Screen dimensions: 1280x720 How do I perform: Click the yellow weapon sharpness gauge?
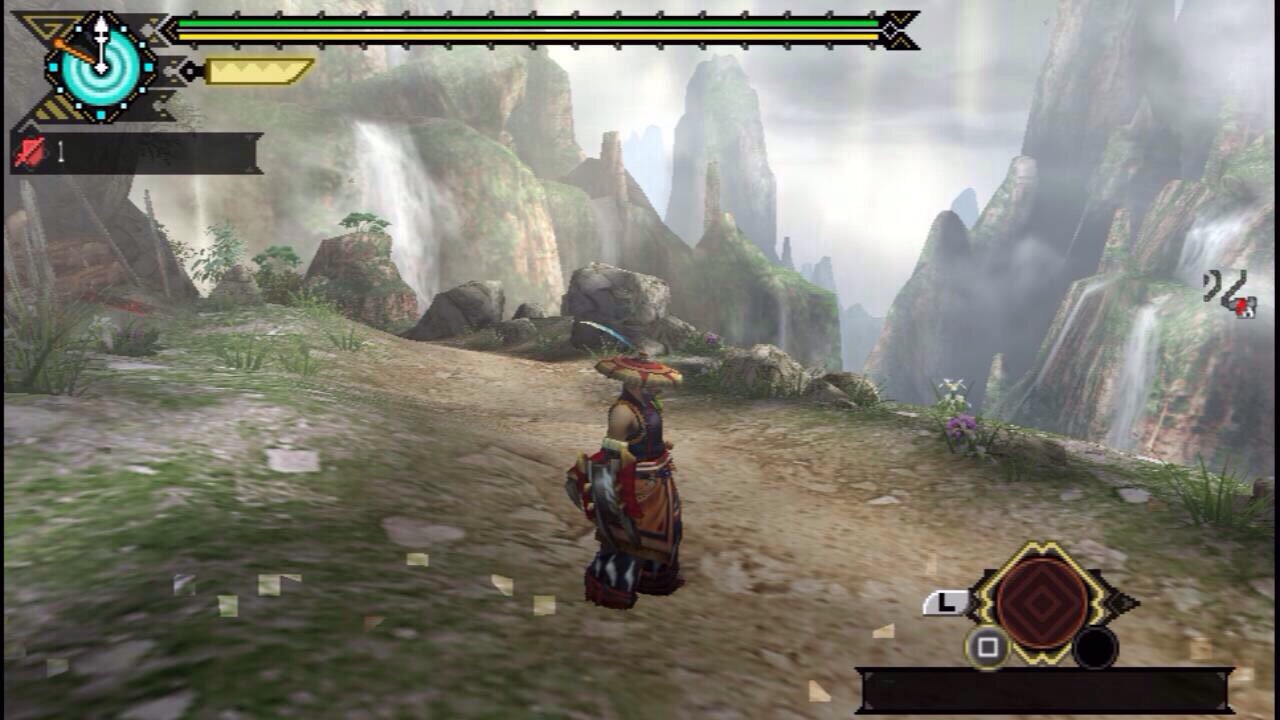[x=258, y=71]
